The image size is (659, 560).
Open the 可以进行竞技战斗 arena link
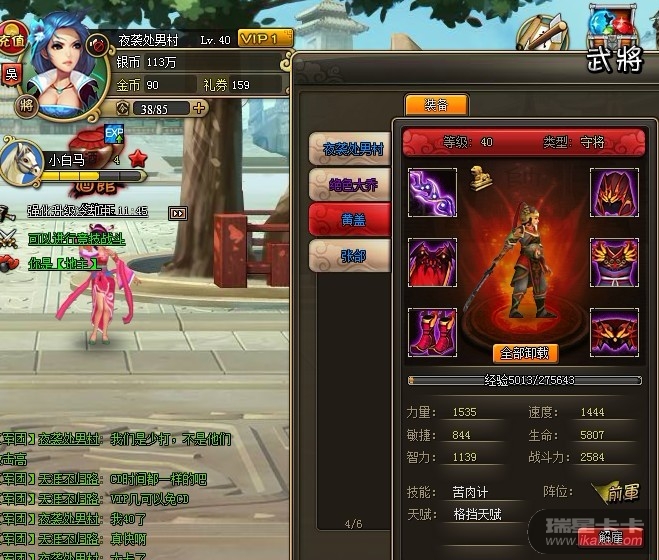[76, 238]
